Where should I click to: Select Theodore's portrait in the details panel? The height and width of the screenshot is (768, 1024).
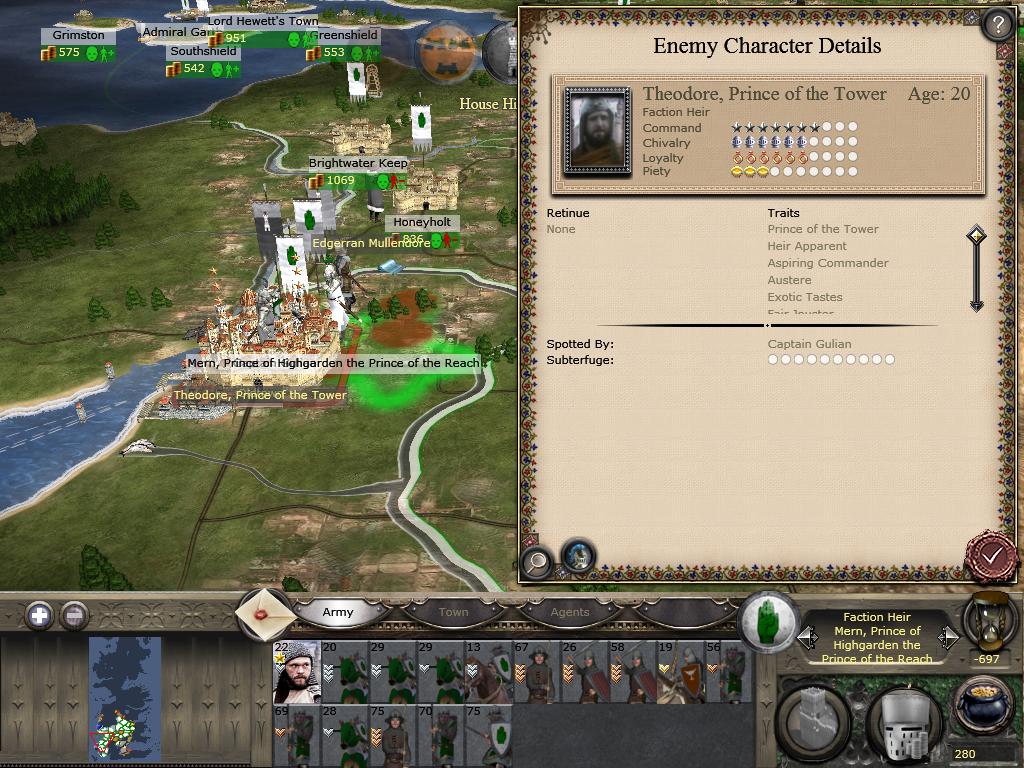597,131
